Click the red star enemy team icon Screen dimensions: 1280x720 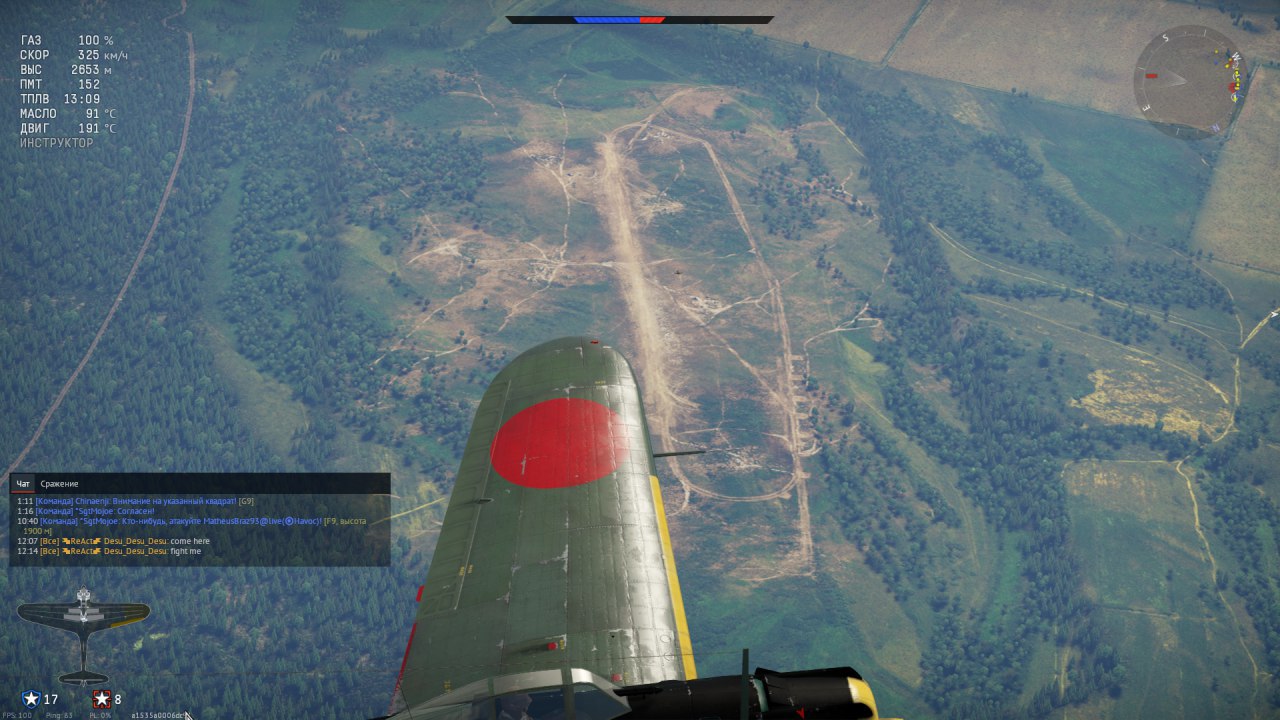[101, 699]
